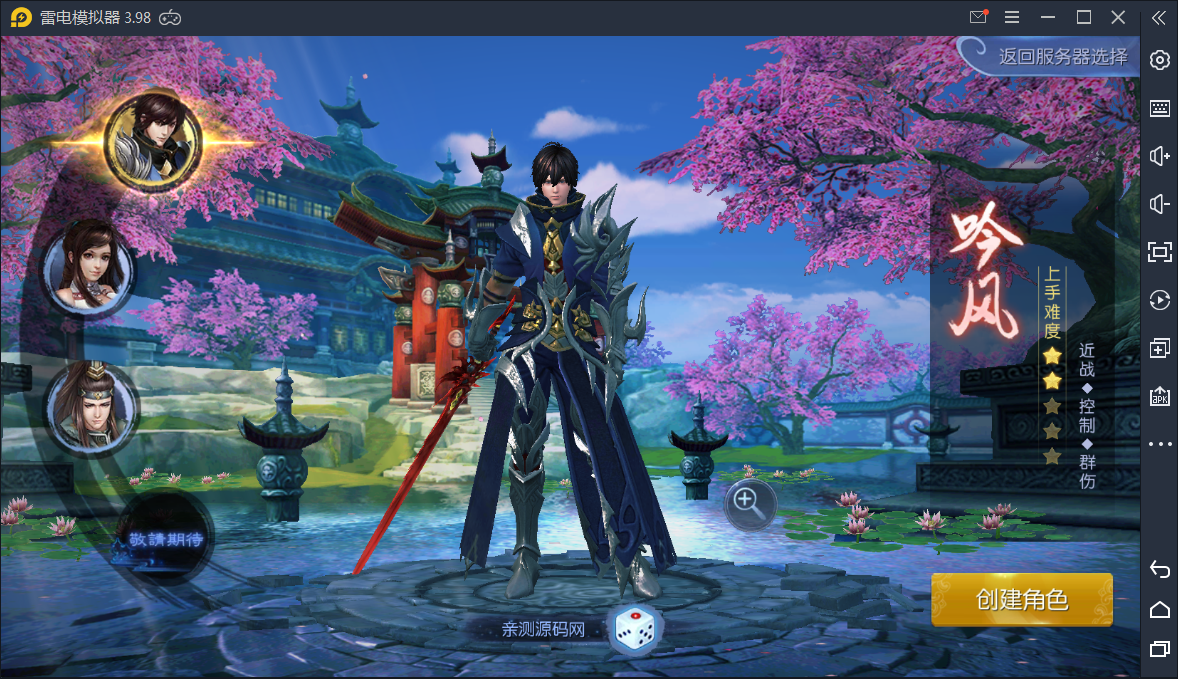The width and height of the screenshot is (1178, 679).
Task: Choose the female character portrait
Action: (90, 267)
